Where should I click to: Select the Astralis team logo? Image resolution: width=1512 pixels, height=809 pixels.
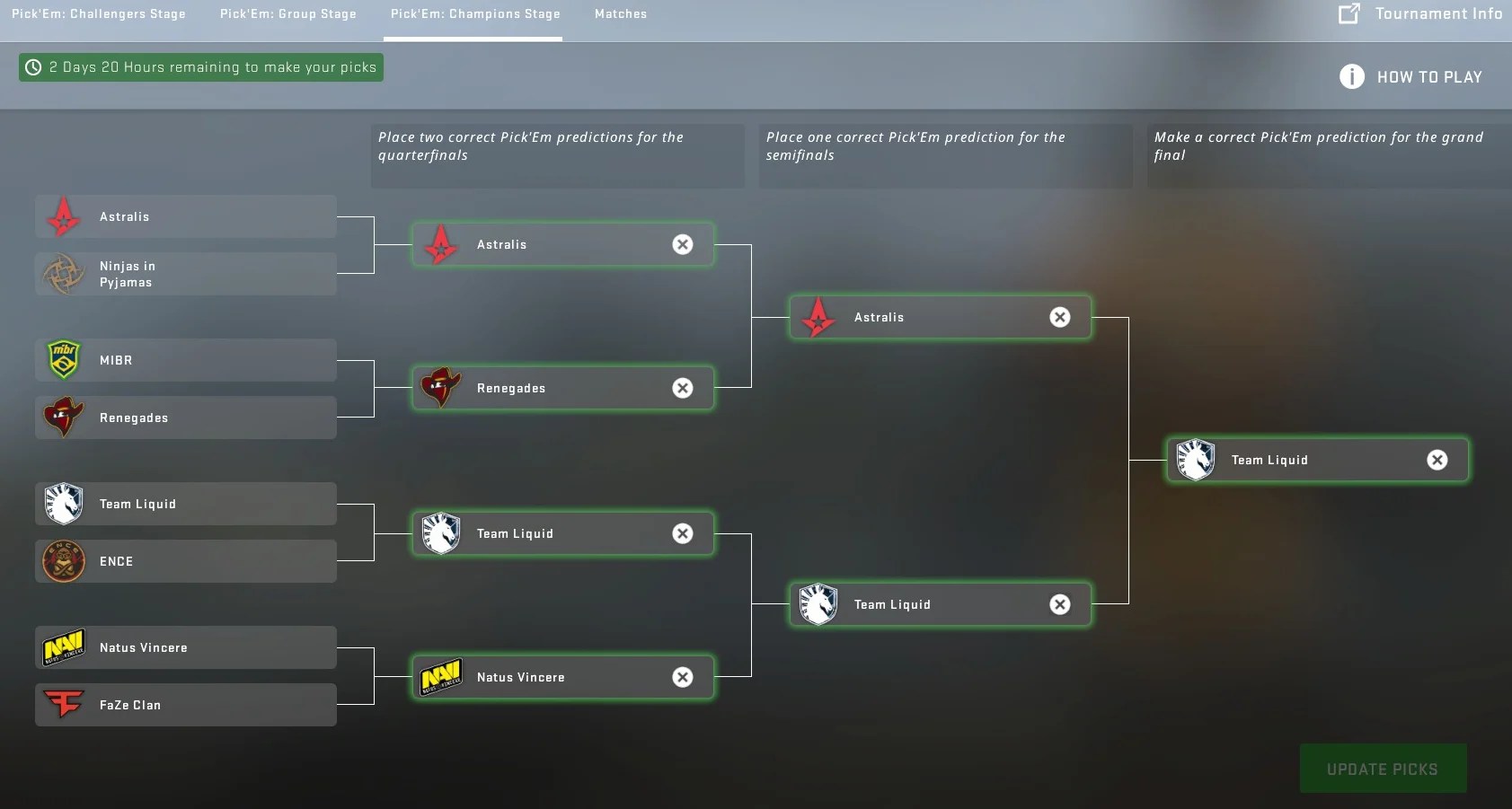point(63,216)
